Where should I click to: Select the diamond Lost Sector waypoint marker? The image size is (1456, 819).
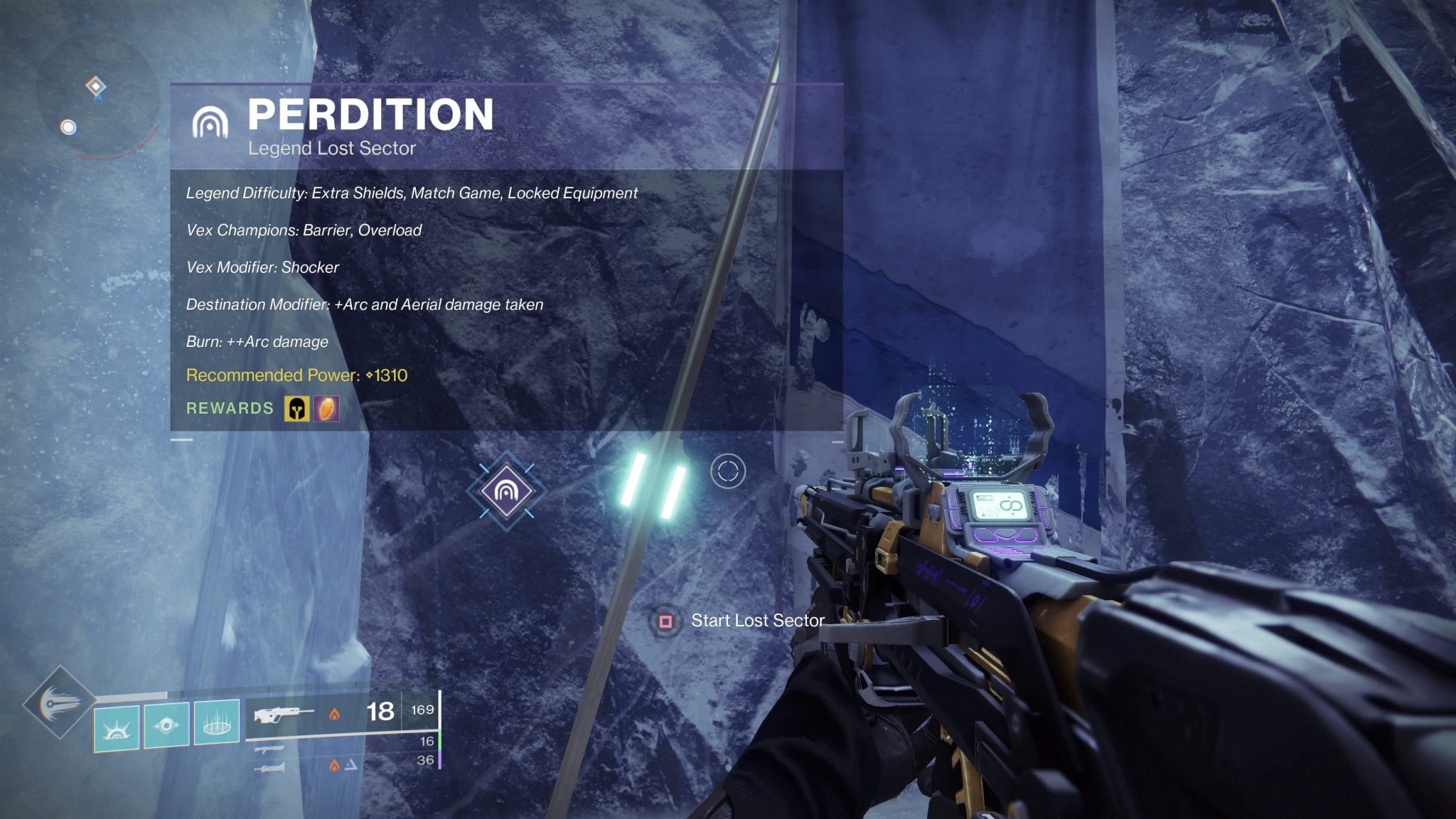point(506,491)
